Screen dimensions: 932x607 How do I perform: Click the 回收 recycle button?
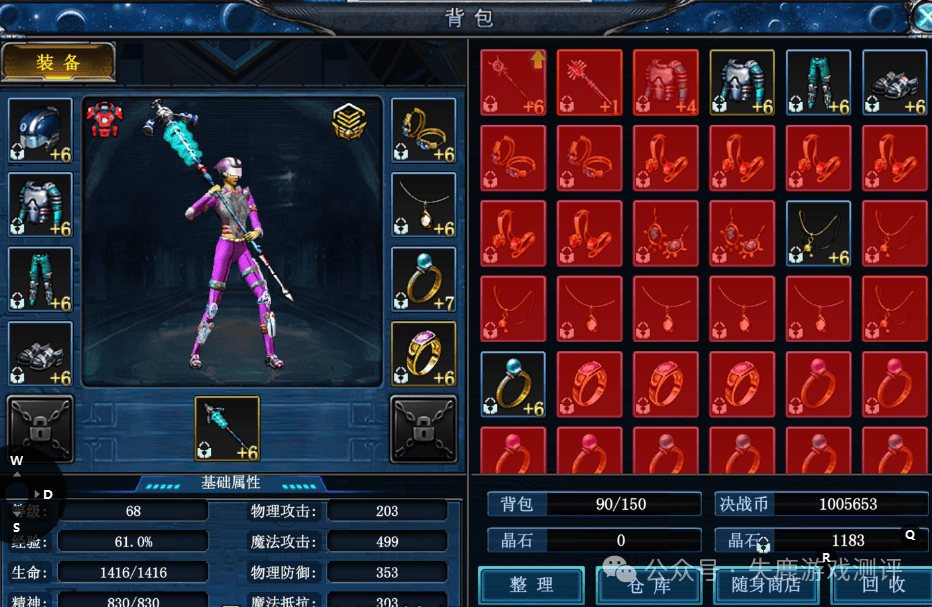(883, 586)
